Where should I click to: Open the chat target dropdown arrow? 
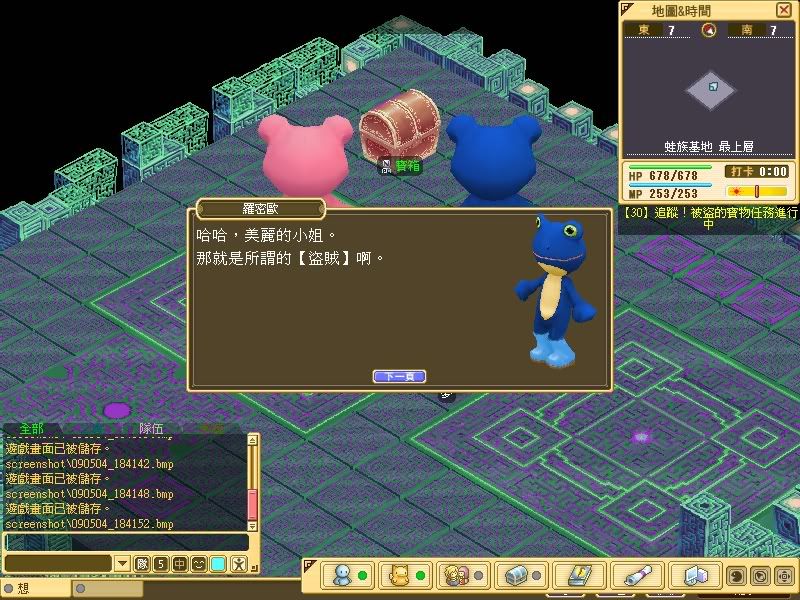click(122, 564)
